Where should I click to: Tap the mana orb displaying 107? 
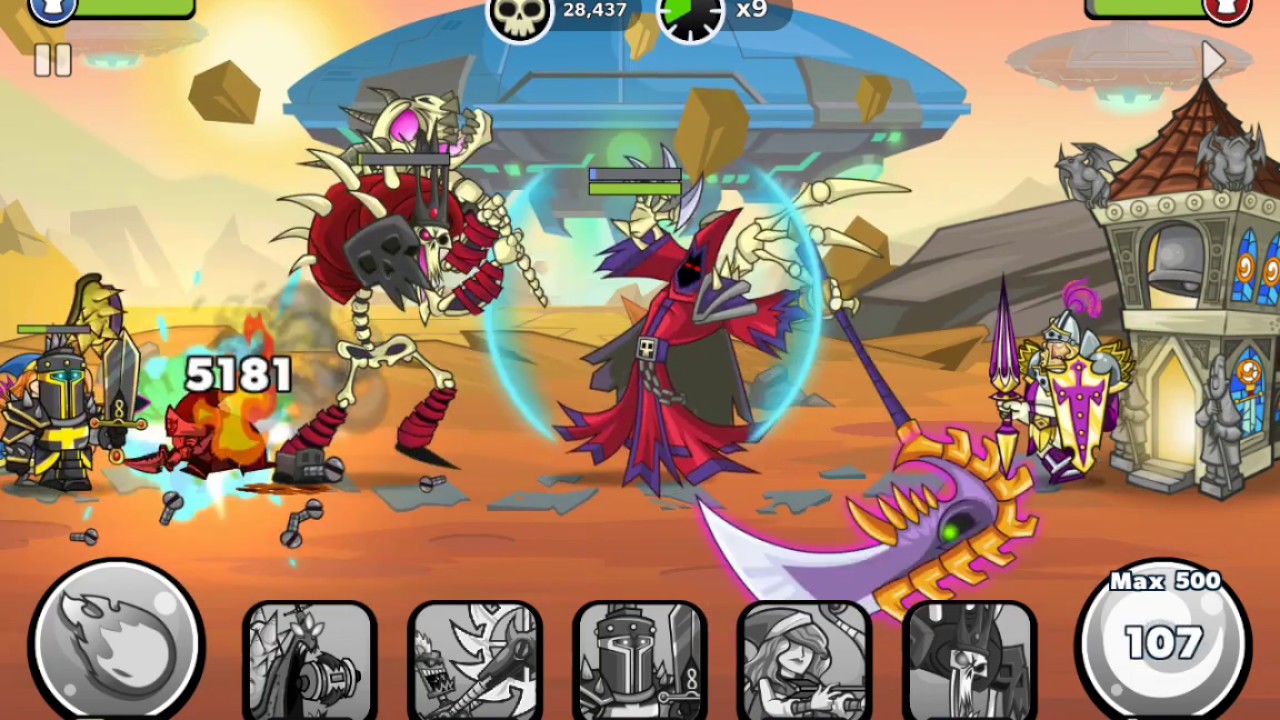[1165, 645]
